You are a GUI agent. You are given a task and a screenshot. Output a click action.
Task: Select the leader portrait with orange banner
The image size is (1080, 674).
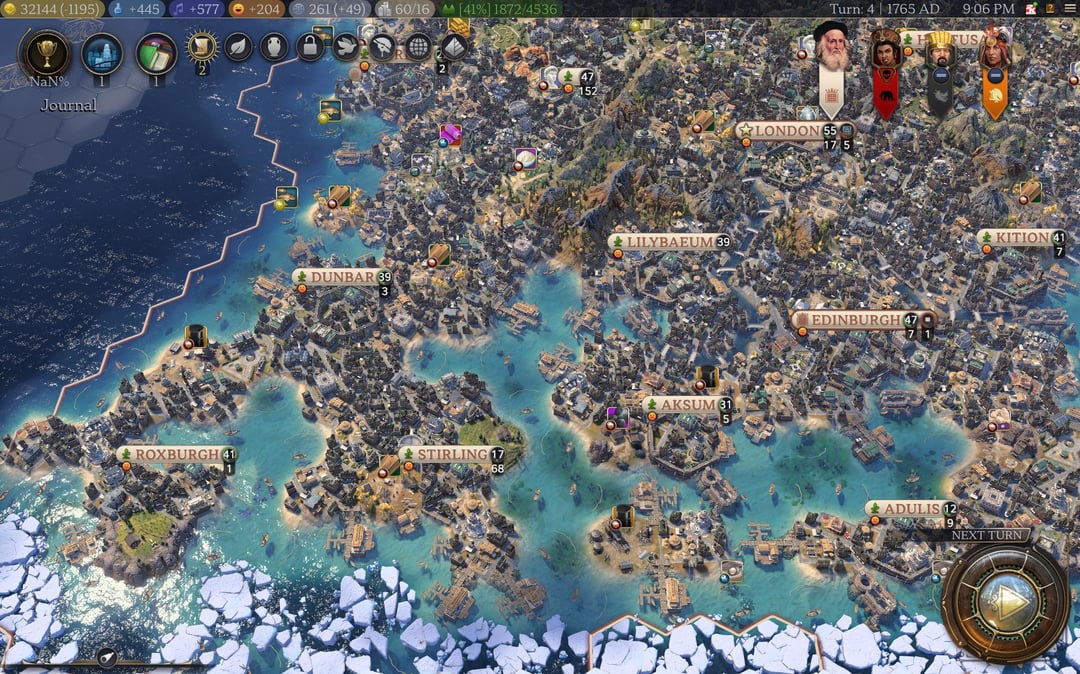tap(994, 49)
